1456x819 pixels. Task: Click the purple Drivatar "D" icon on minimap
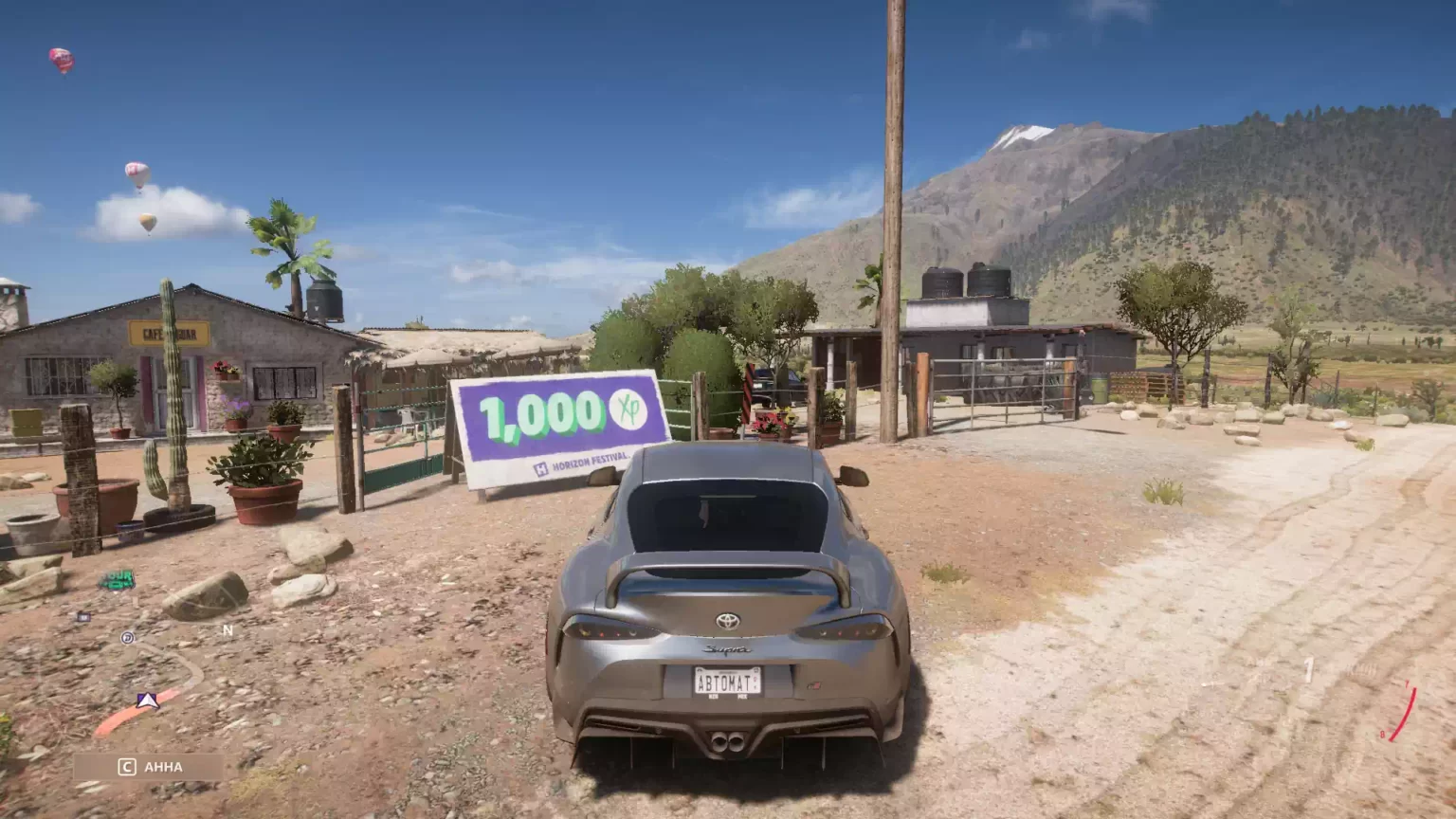128,638
